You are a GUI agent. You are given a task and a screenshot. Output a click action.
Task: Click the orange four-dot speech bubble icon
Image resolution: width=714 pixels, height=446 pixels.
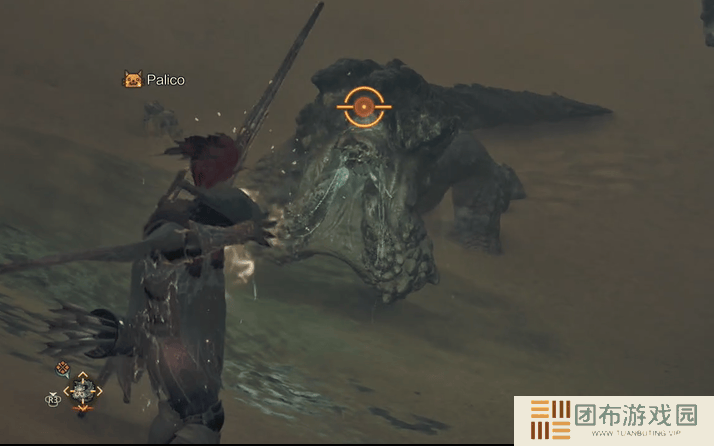click(x=63, y=368)
